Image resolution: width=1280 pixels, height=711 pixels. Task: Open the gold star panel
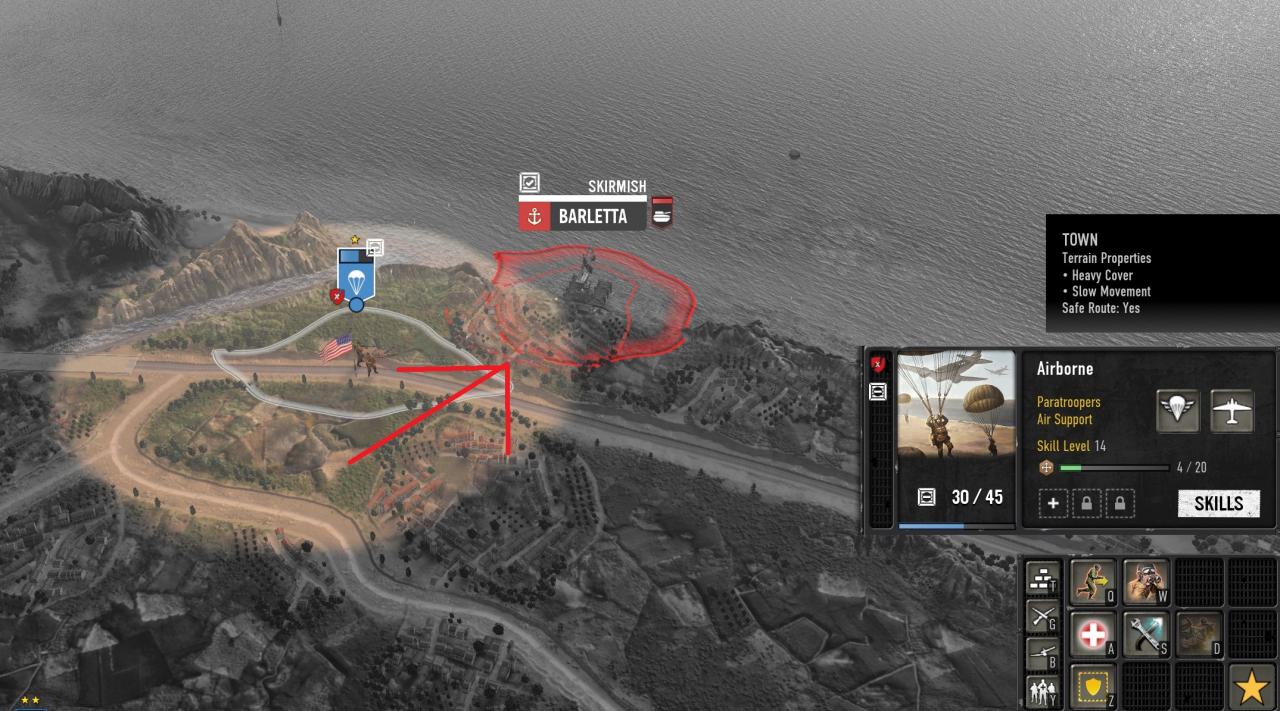click(x=1251, y=687)
